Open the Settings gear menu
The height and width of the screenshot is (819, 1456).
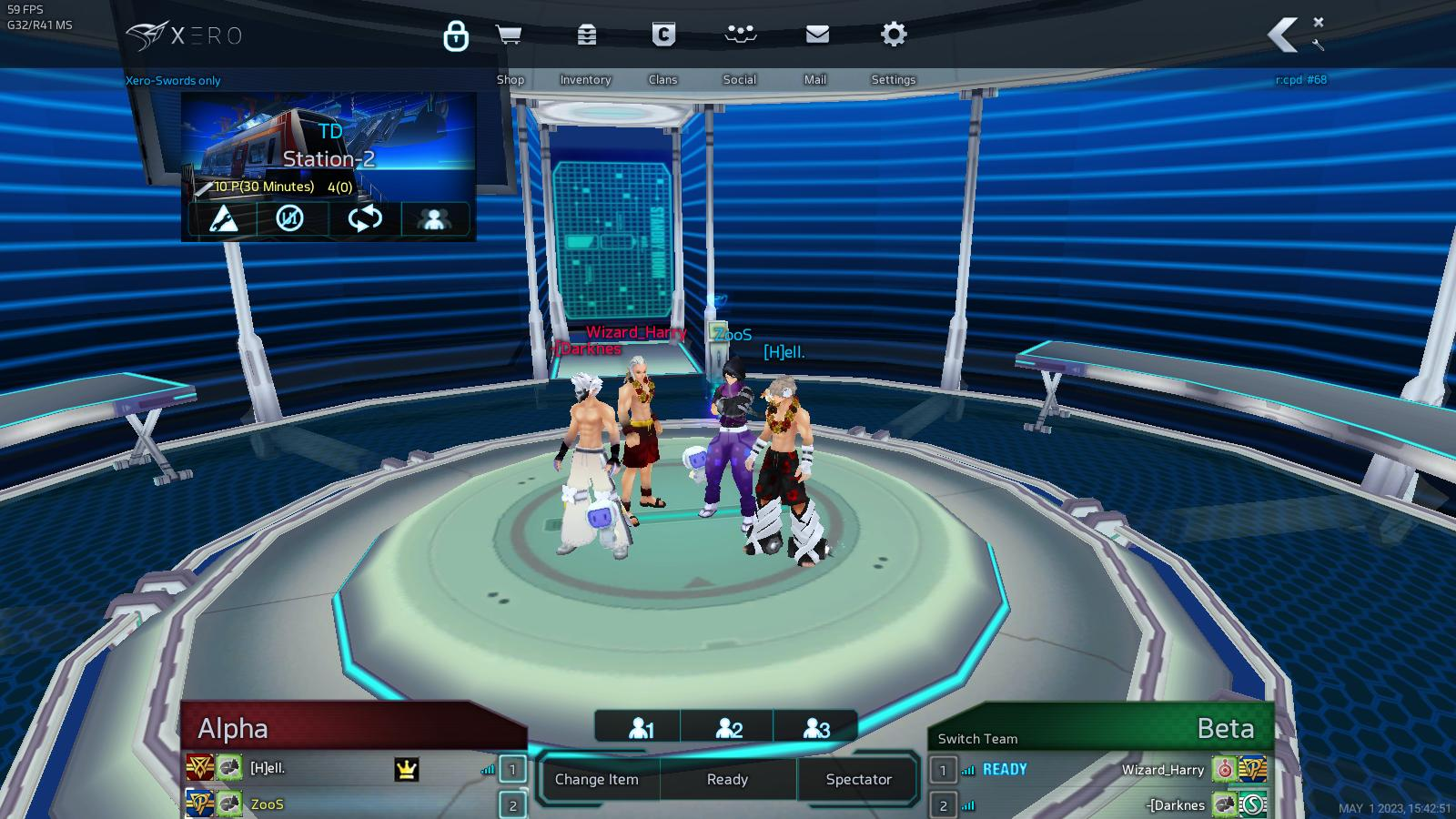(x=894, y=35)
